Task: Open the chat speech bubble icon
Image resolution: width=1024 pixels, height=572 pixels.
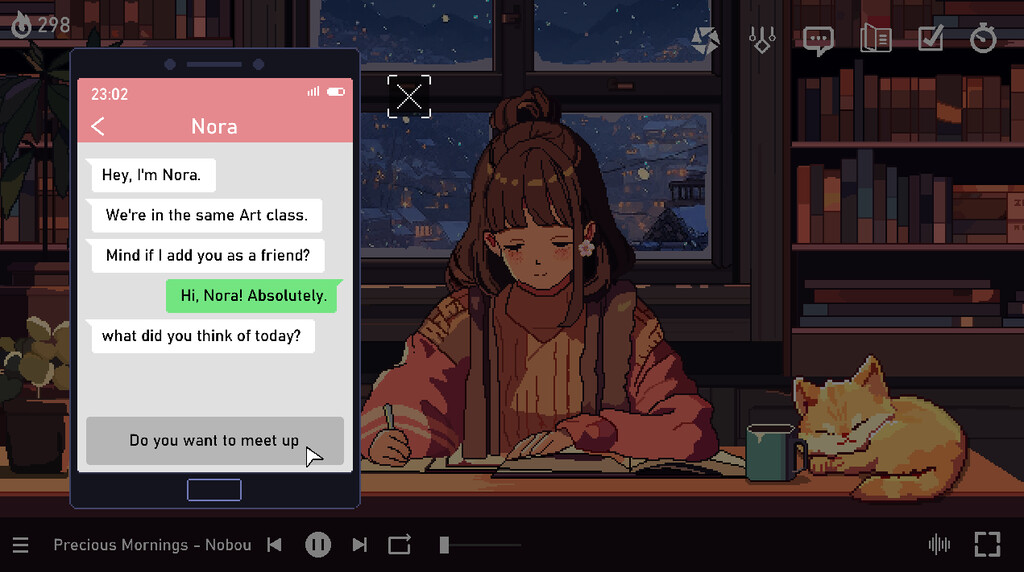Action: pos(818,40)
